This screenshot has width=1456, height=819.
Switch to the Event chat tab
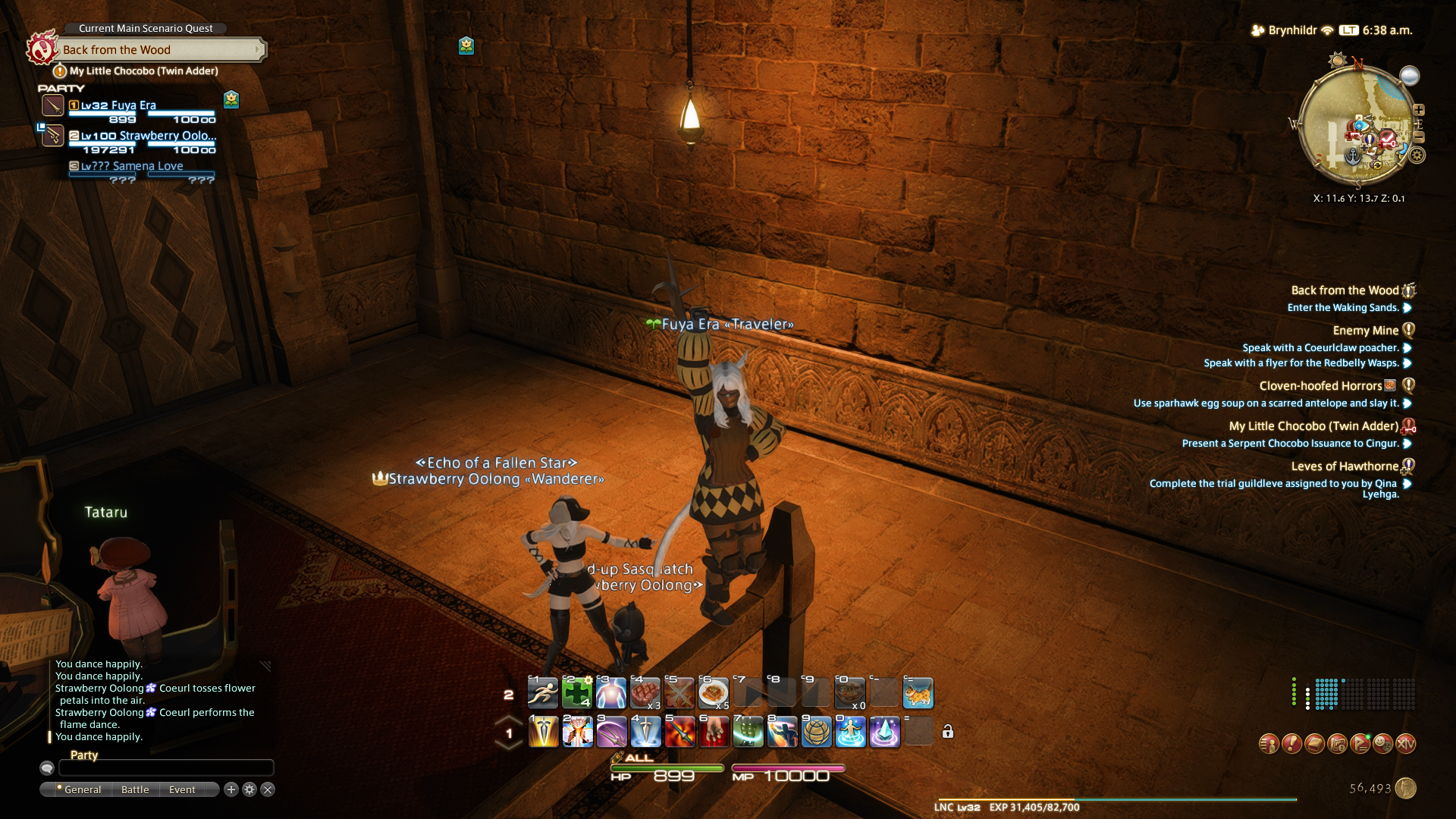(182, 789)
